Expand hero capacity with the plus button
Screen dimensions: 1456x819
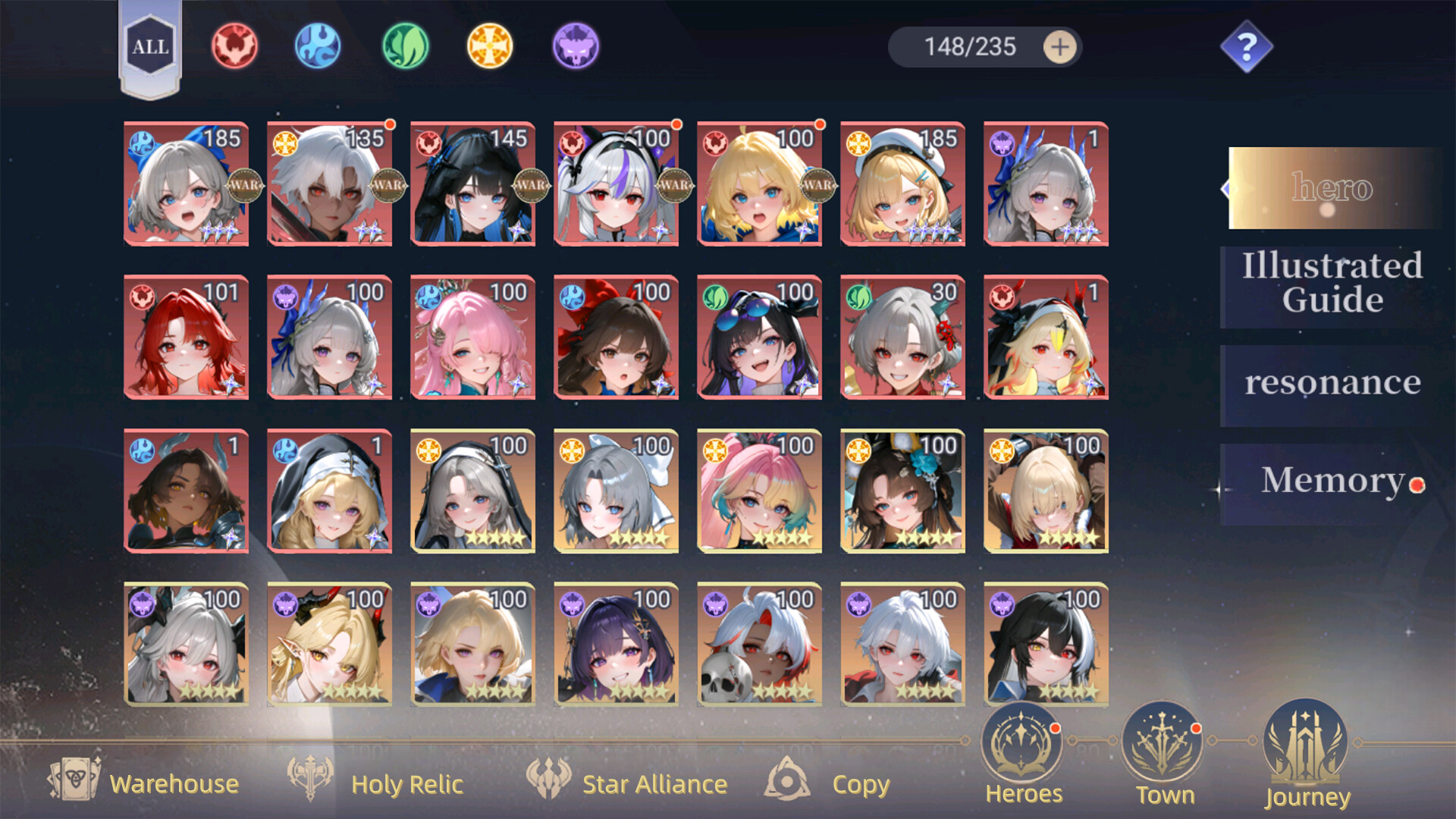[1062, 46]
